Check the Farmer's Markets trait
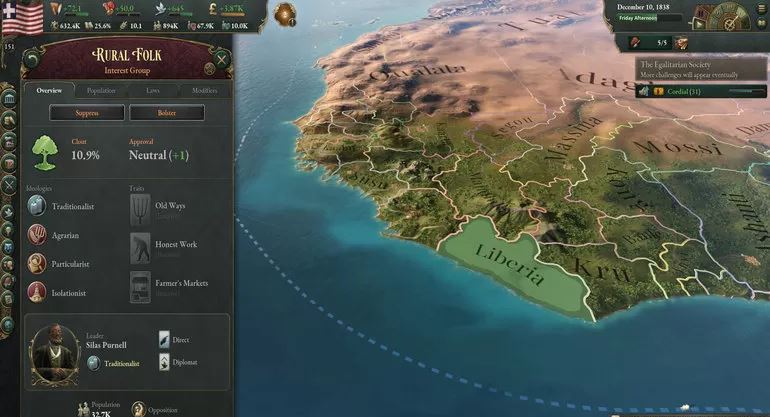The width and height of the screenshot is (770, 417). pos(141,286)
